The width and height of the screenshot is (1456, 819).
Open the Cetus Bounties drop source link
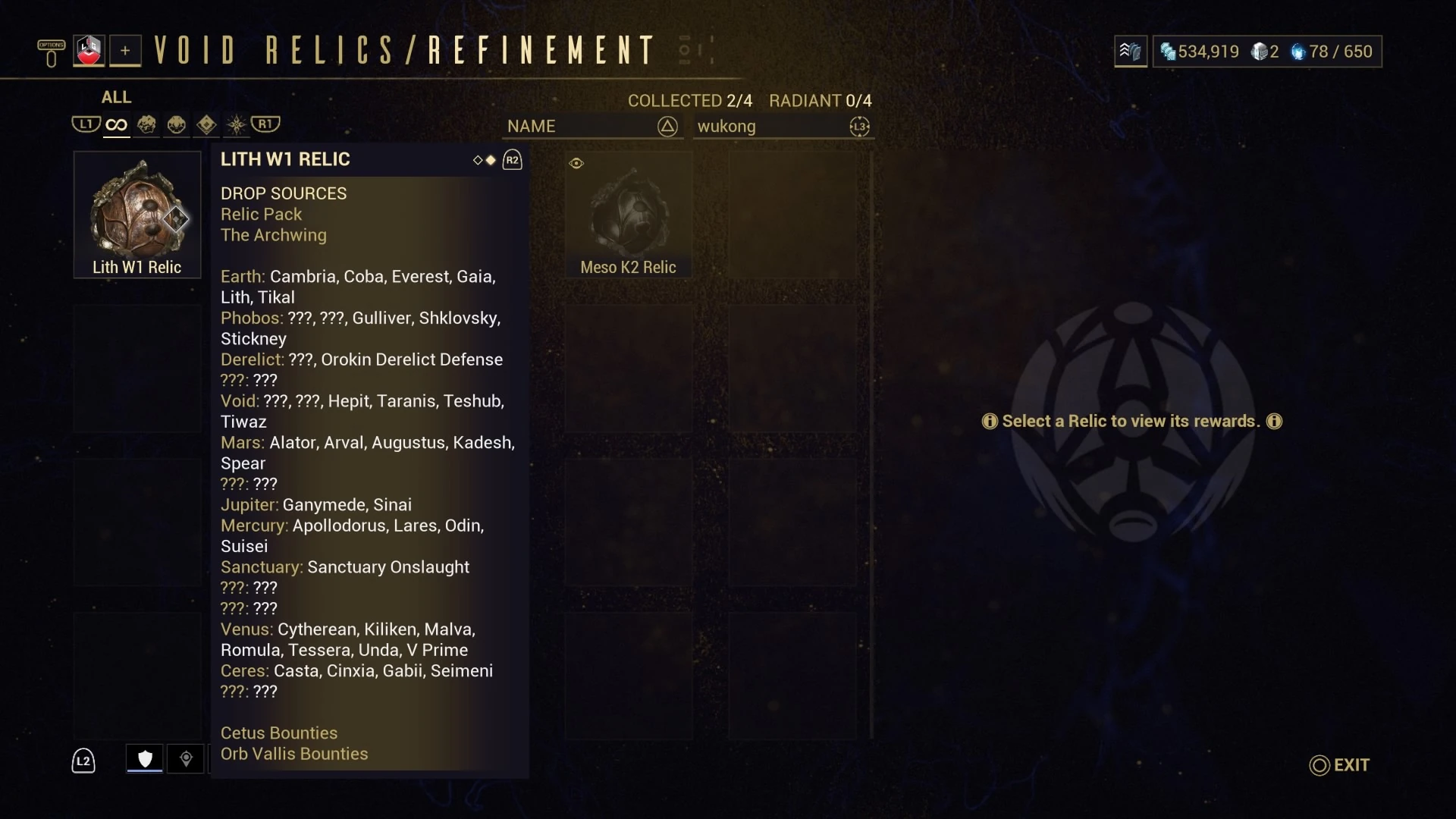coord(278,733)
